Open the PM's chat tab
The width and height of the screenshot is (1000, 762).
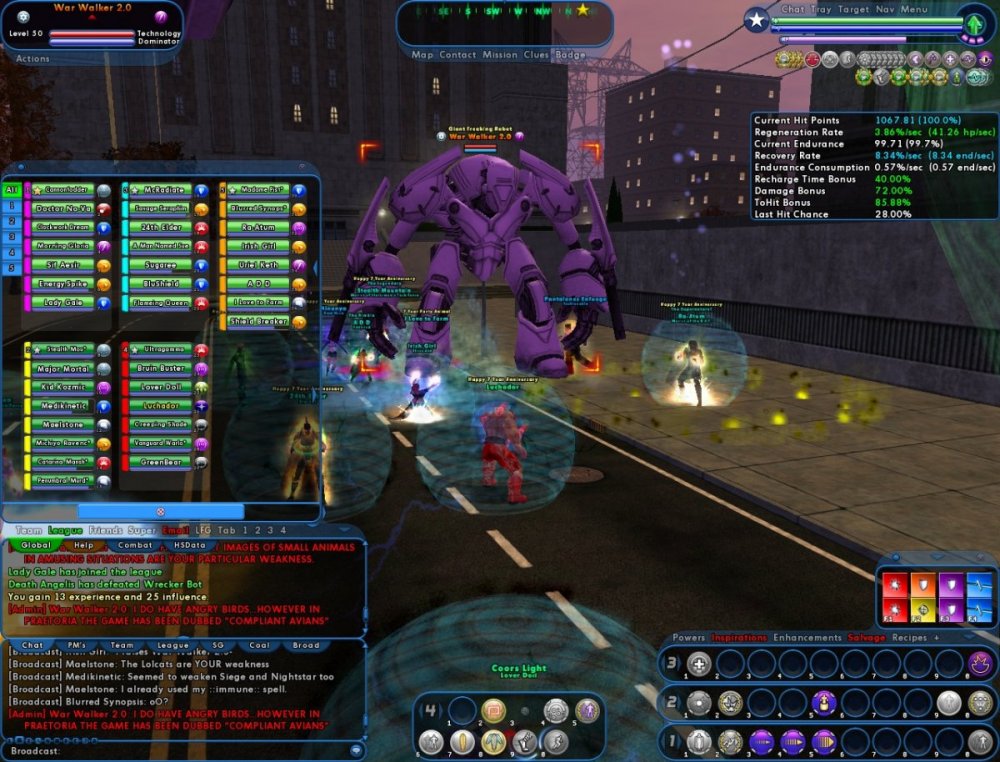pyautogui.click(x=76, y=645)
